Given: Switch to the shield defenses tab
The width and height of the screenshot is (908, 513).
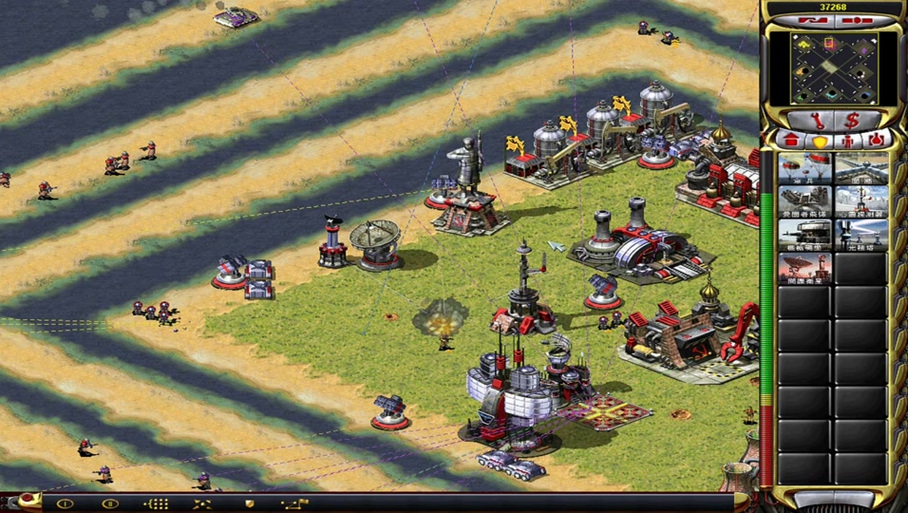Looking at the screenshot, I should point(818,140).
